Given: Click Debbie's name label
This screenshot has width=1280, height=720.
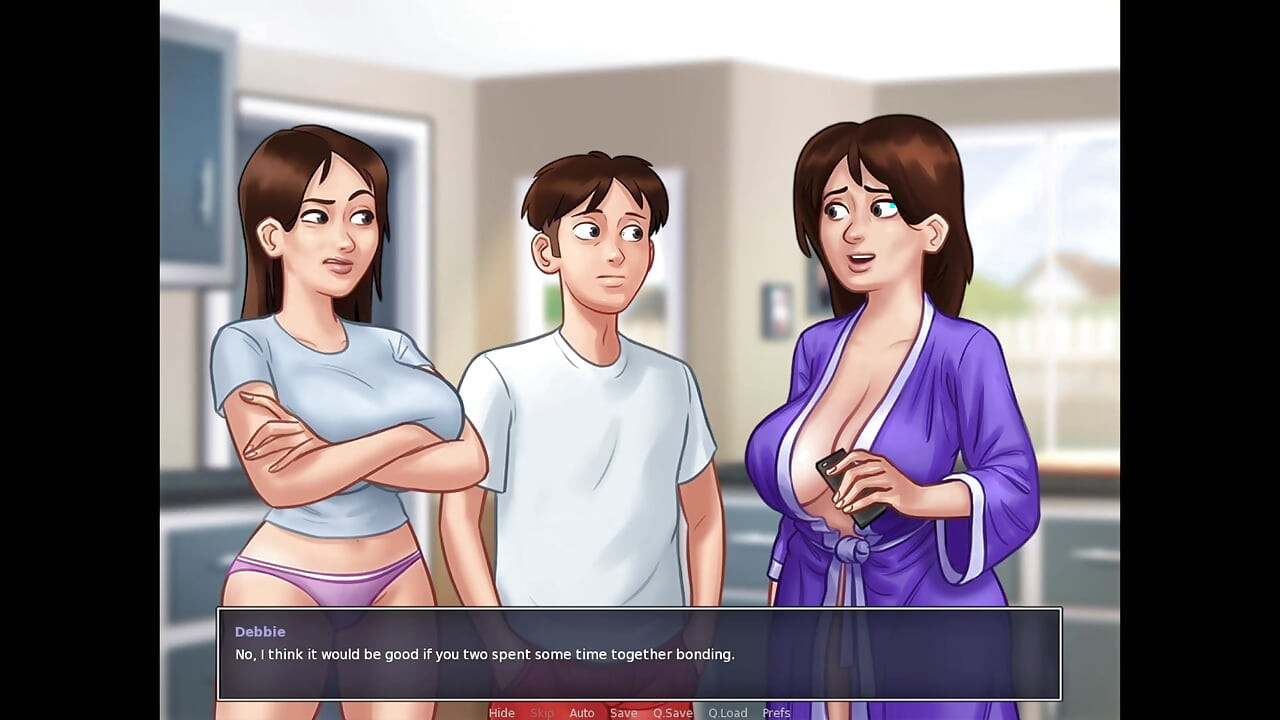Looking at the screenshot, I should tap(260, 631).
